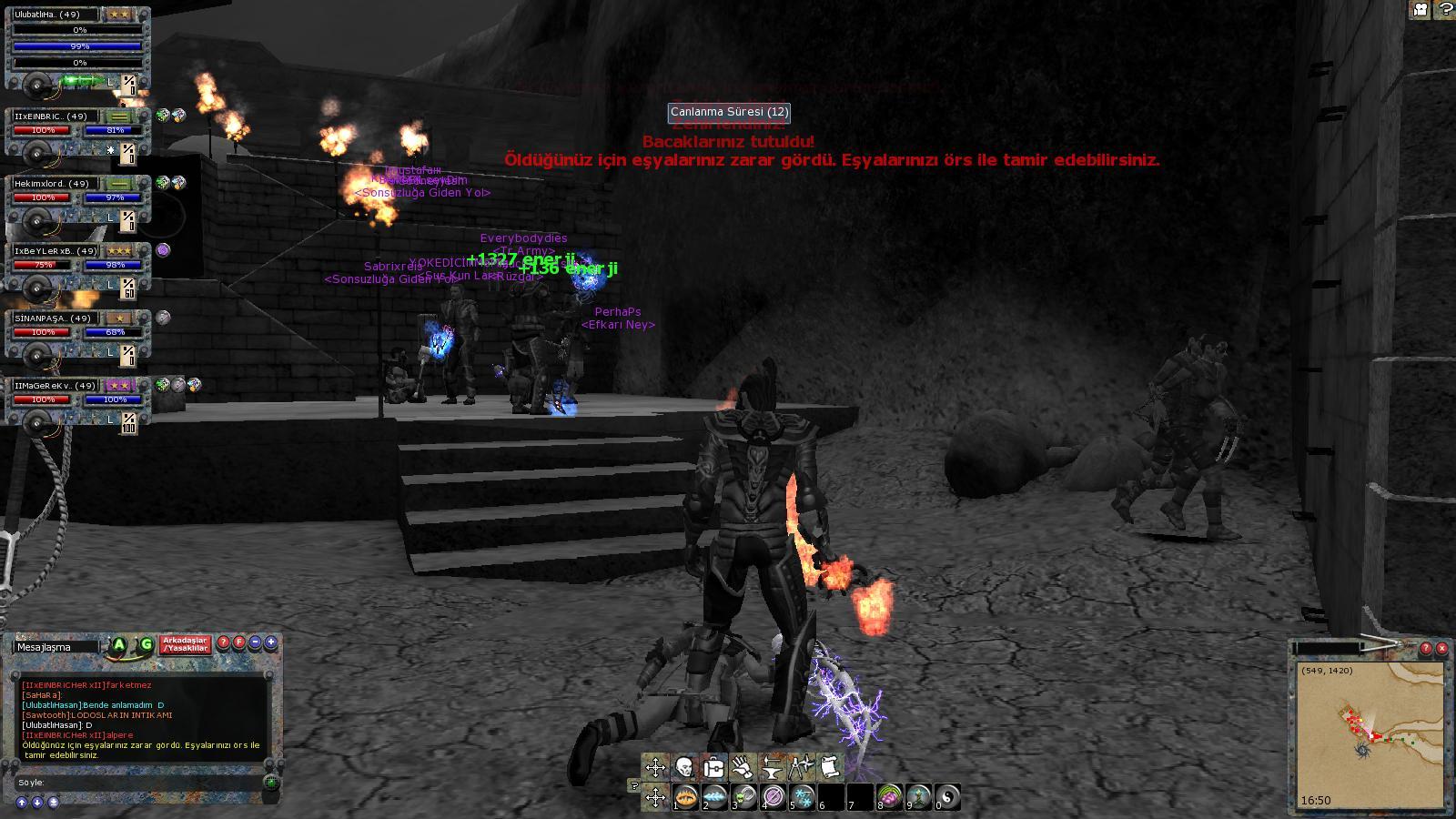The height and width of the screenshot is (819, 1456).
Task: Open minimap help with the red question mark
Action: (1426, 649)
